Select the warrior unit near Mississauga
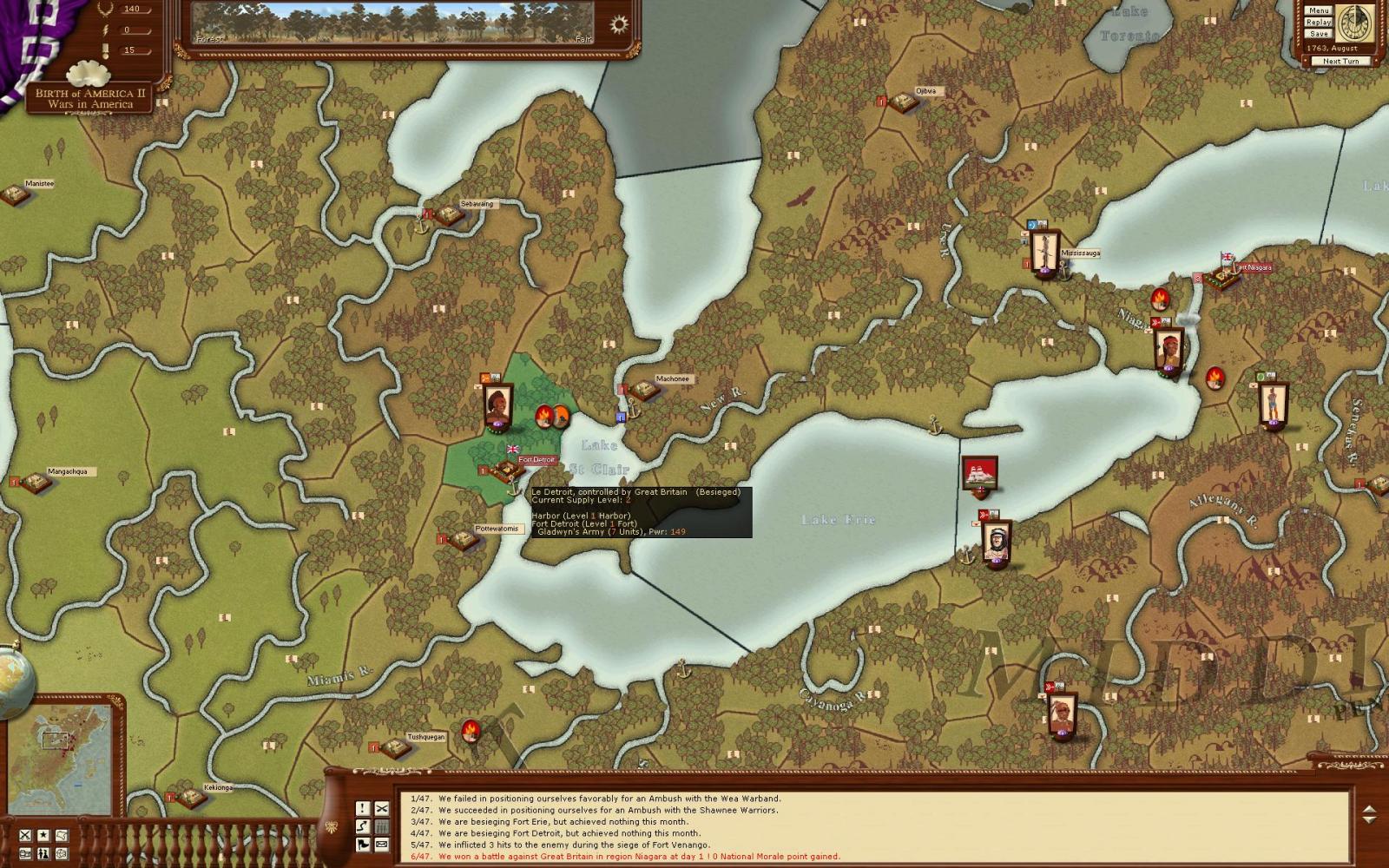 coord(1044,252)
